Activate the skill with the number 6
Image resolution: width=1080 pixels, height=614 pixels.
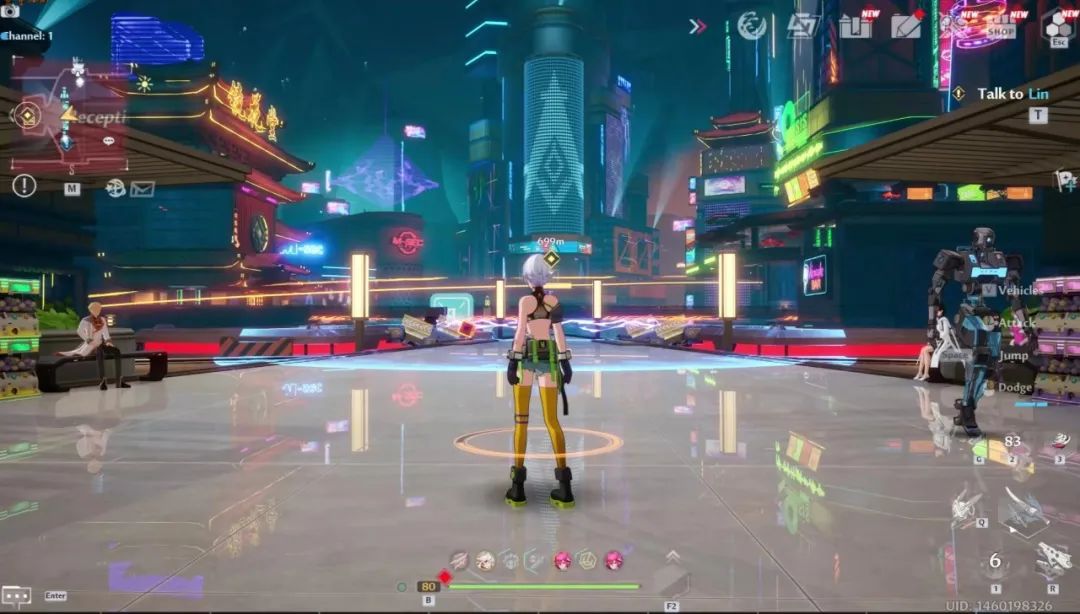[x=995, y=562]
